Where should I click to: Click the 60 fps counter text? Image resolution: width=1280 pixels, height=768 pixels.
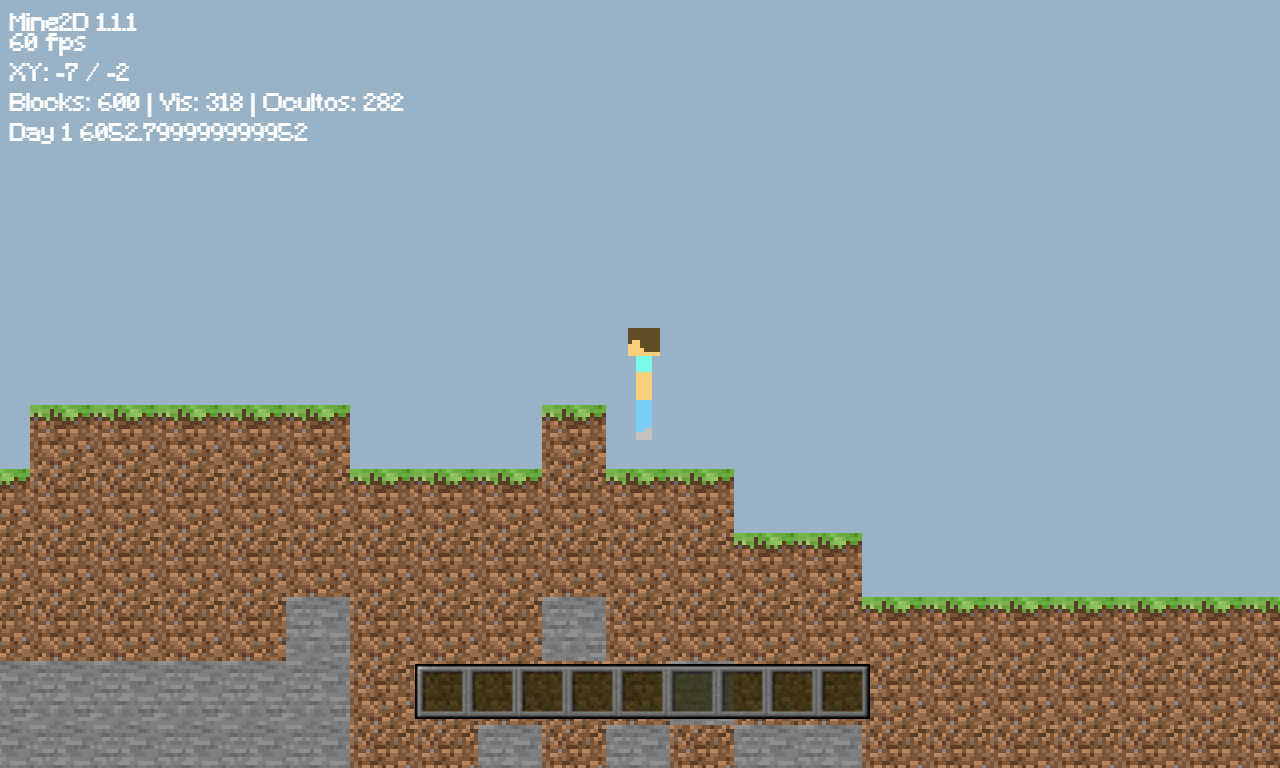click(x=47, y=43)
